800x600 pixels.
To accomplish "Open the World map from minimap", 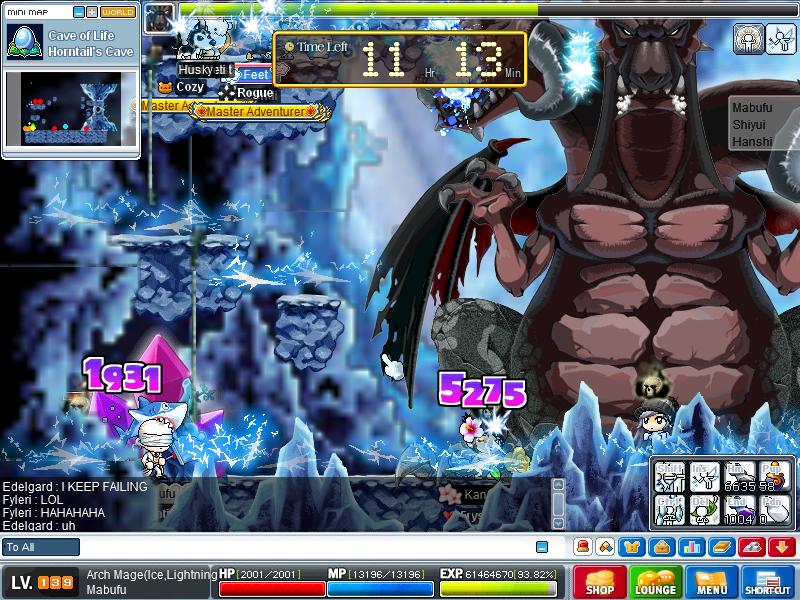I will coord(119,12).
